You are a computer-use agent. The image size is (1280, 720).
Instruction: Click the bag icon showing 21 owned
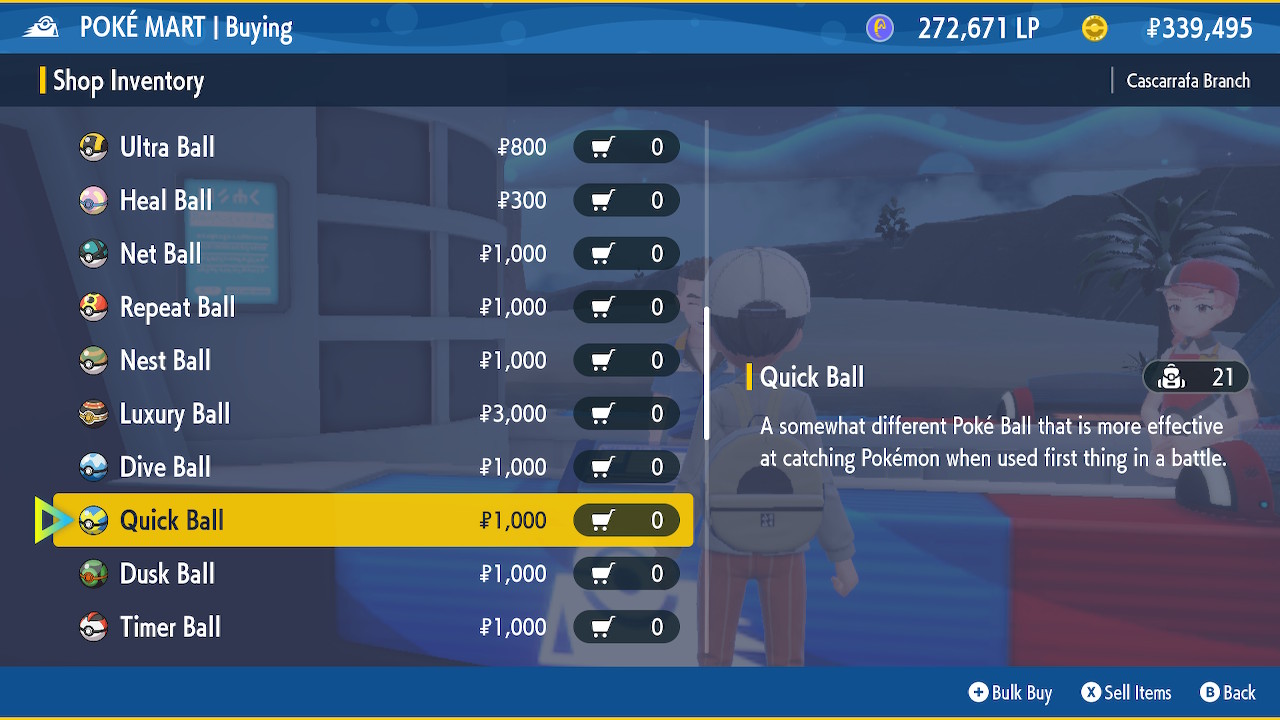1171,377
